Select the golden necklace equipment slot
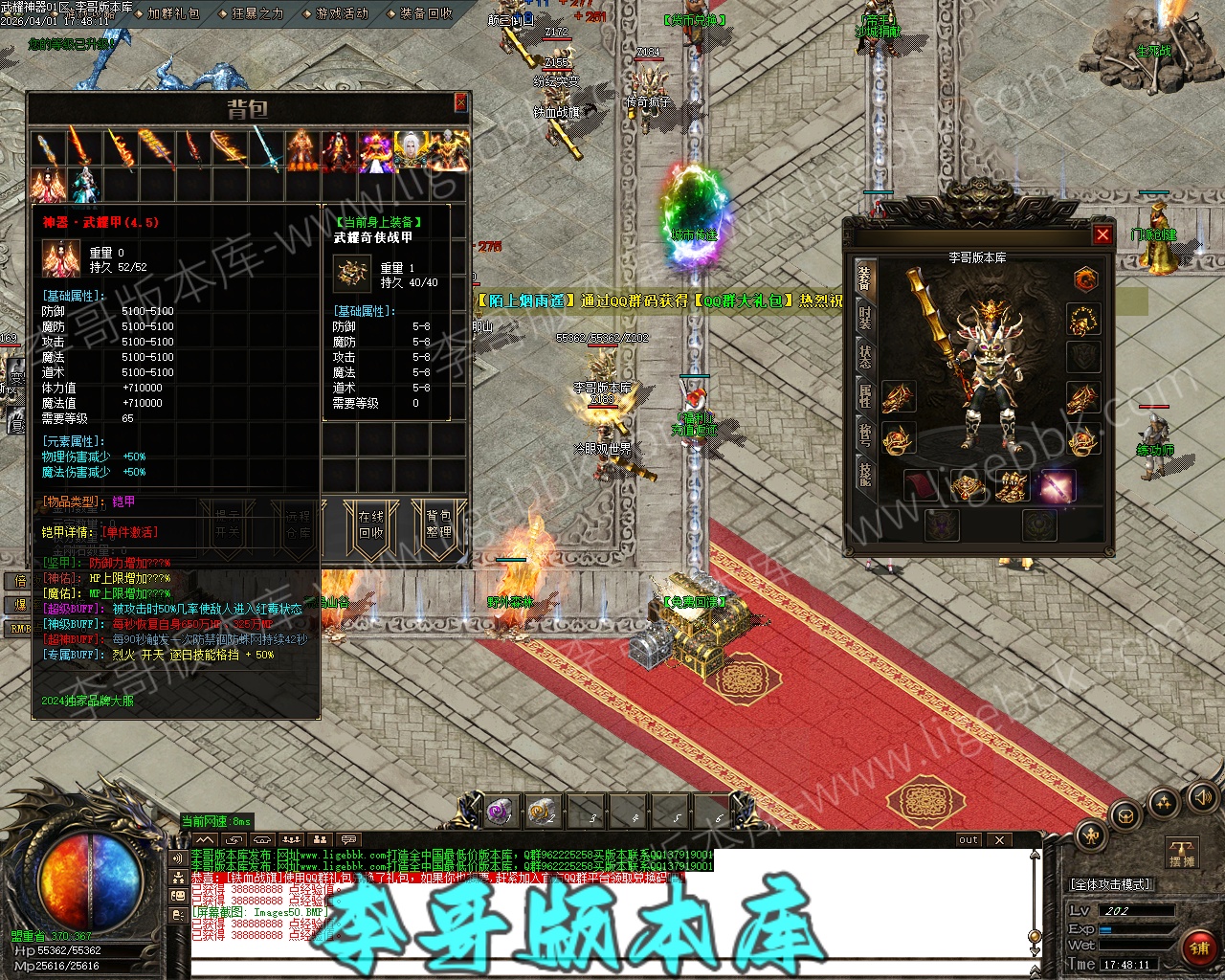 pyautogui.click(x=1083, y=320)
